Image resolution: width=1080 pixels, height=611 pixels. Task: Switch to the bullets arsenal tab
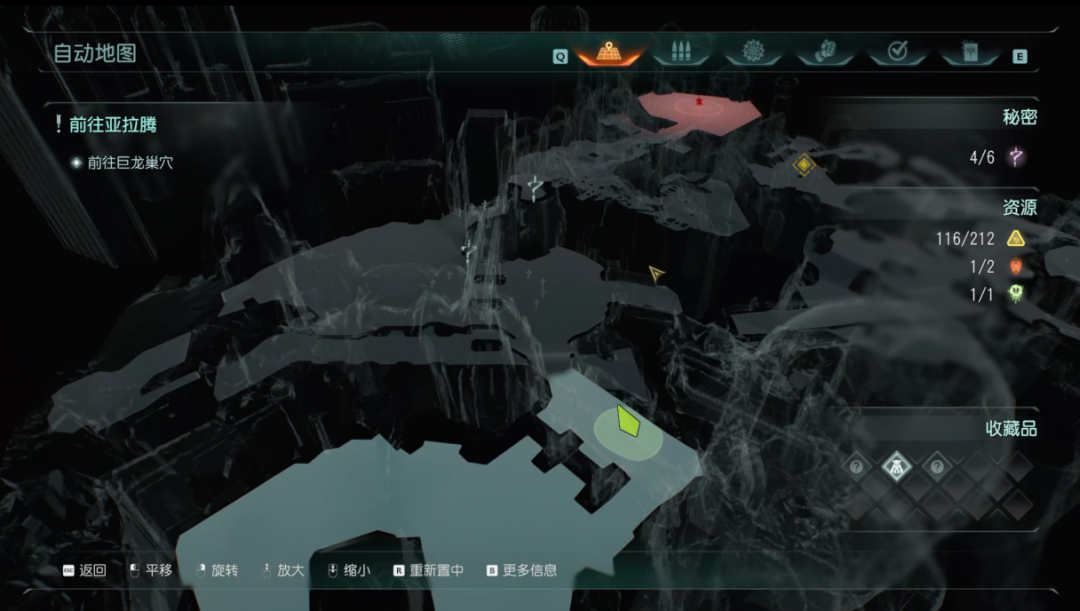coord(680,52)
